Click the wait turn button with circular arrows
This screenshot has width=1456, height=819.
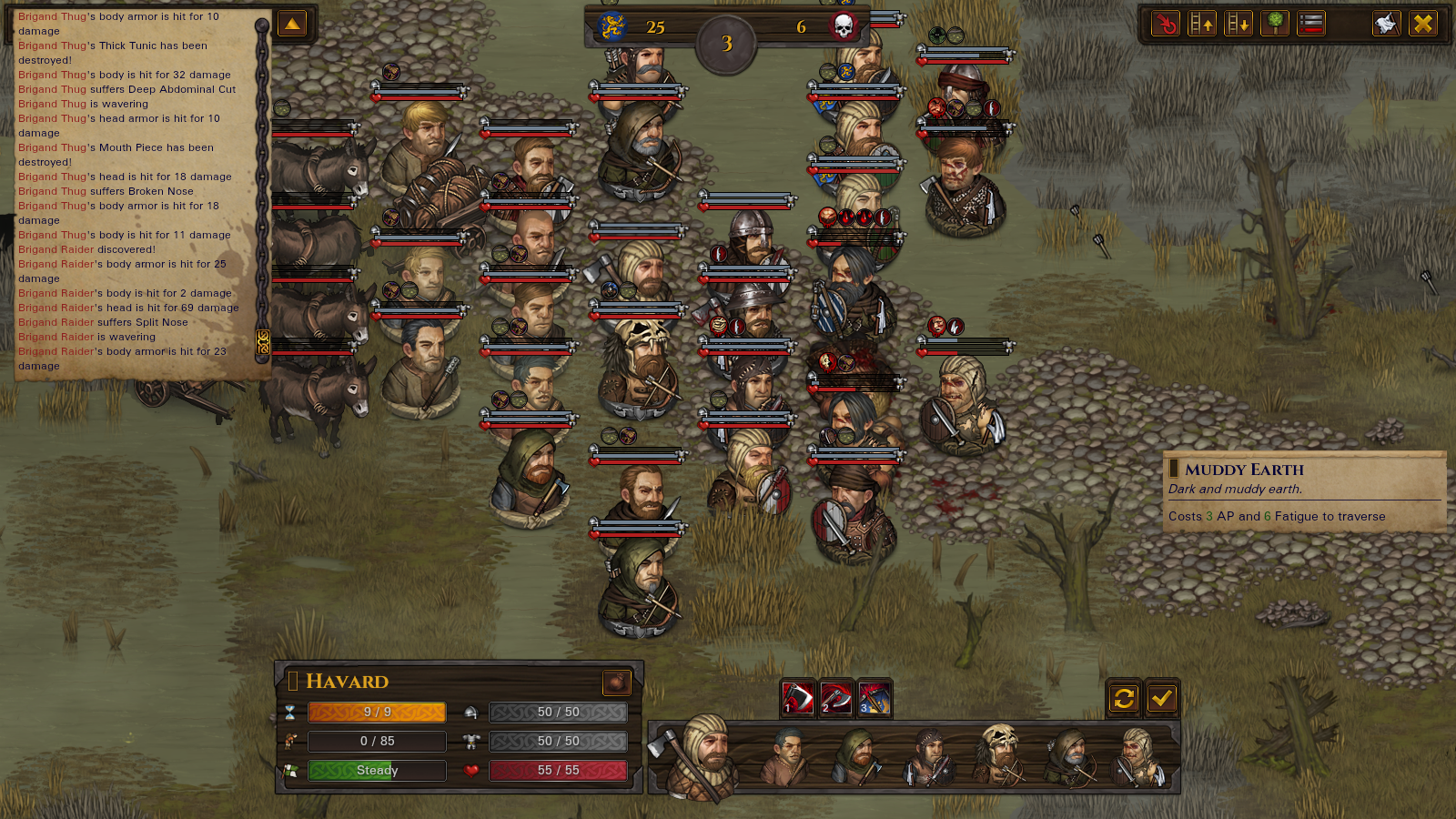(x=1124, y=698)
